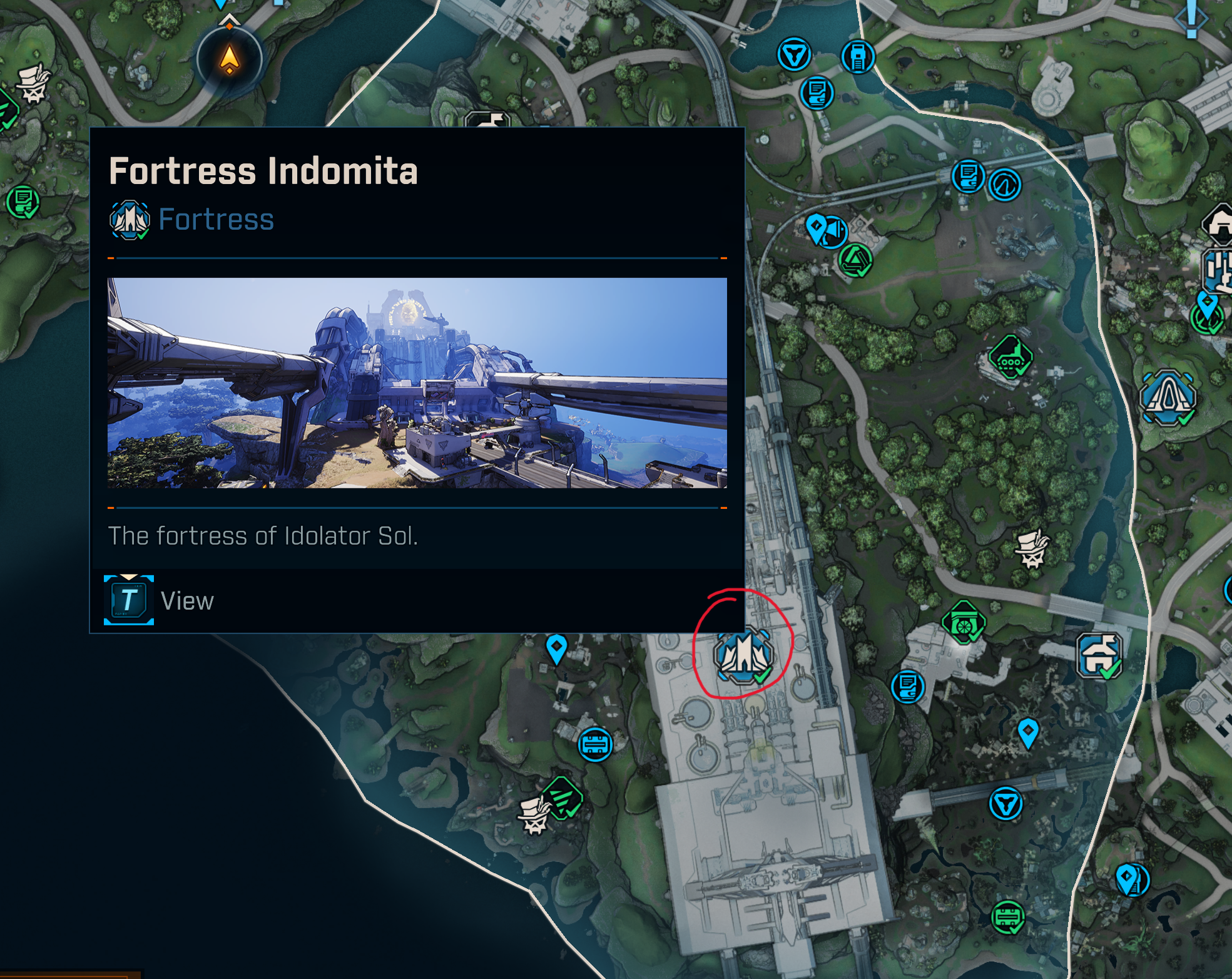The image size is (1232, 979).
Task: Select the blue megaphone map marker
Action: (833, 231)
